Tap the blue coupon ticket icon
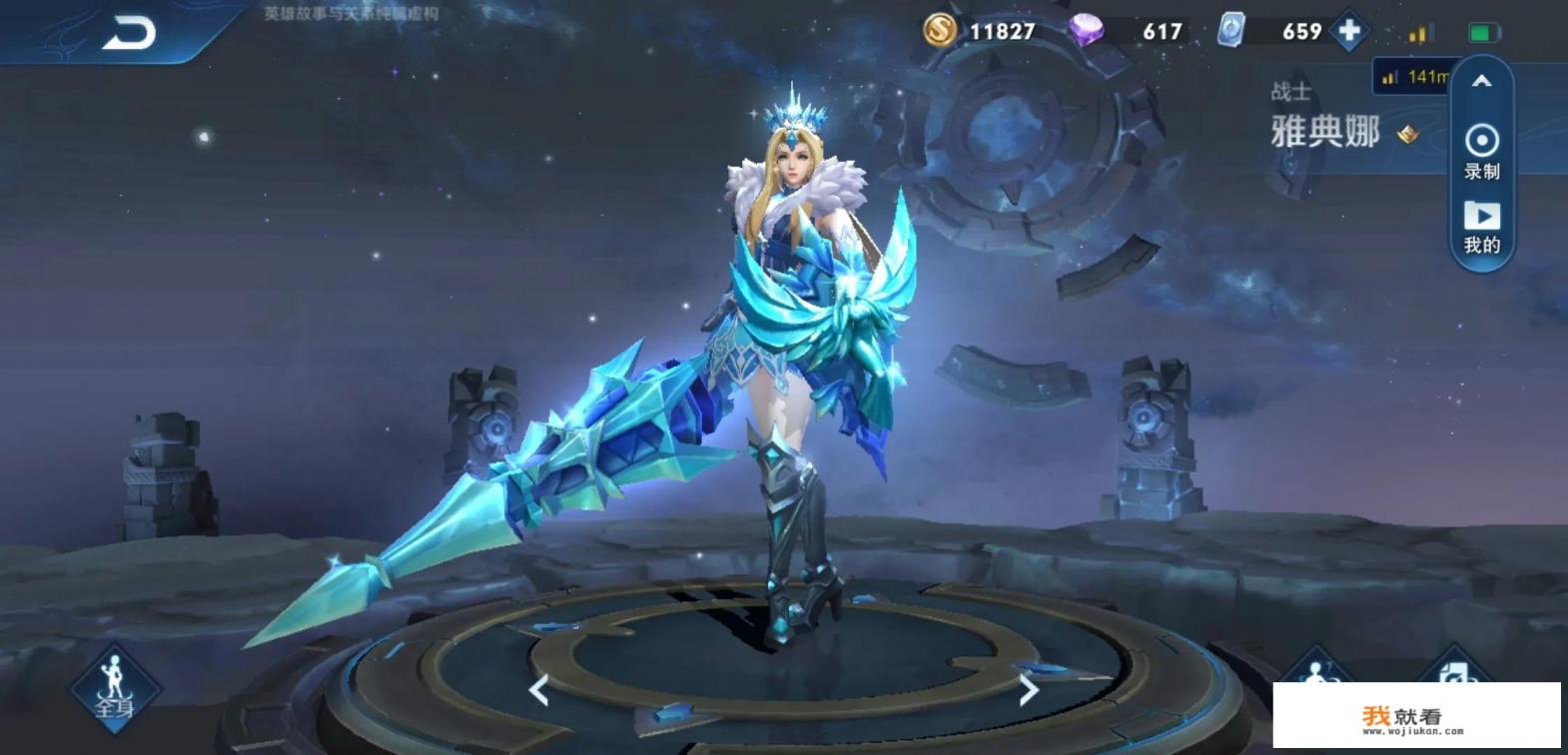Screen dimensions: 1568x755 1231,31
